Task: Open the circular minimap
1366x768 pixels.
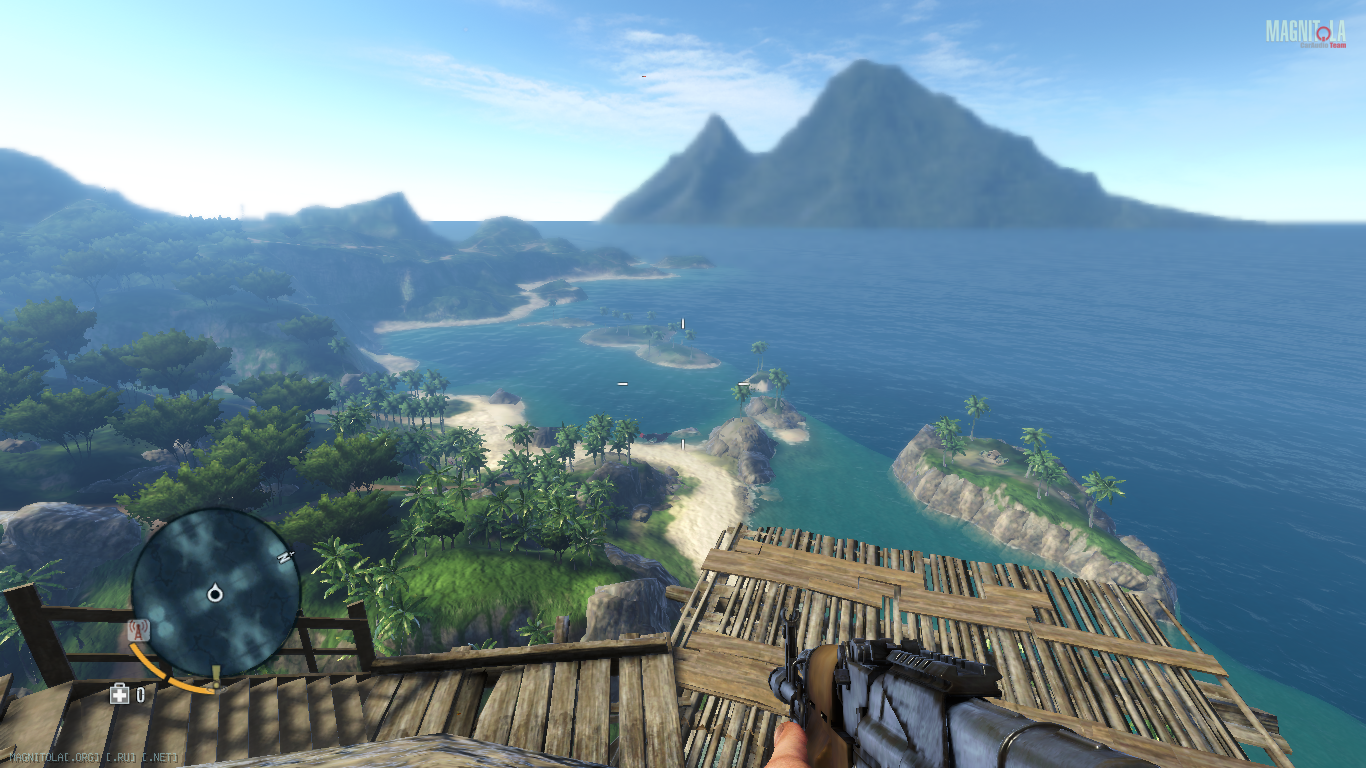Action: click(215, 593)
